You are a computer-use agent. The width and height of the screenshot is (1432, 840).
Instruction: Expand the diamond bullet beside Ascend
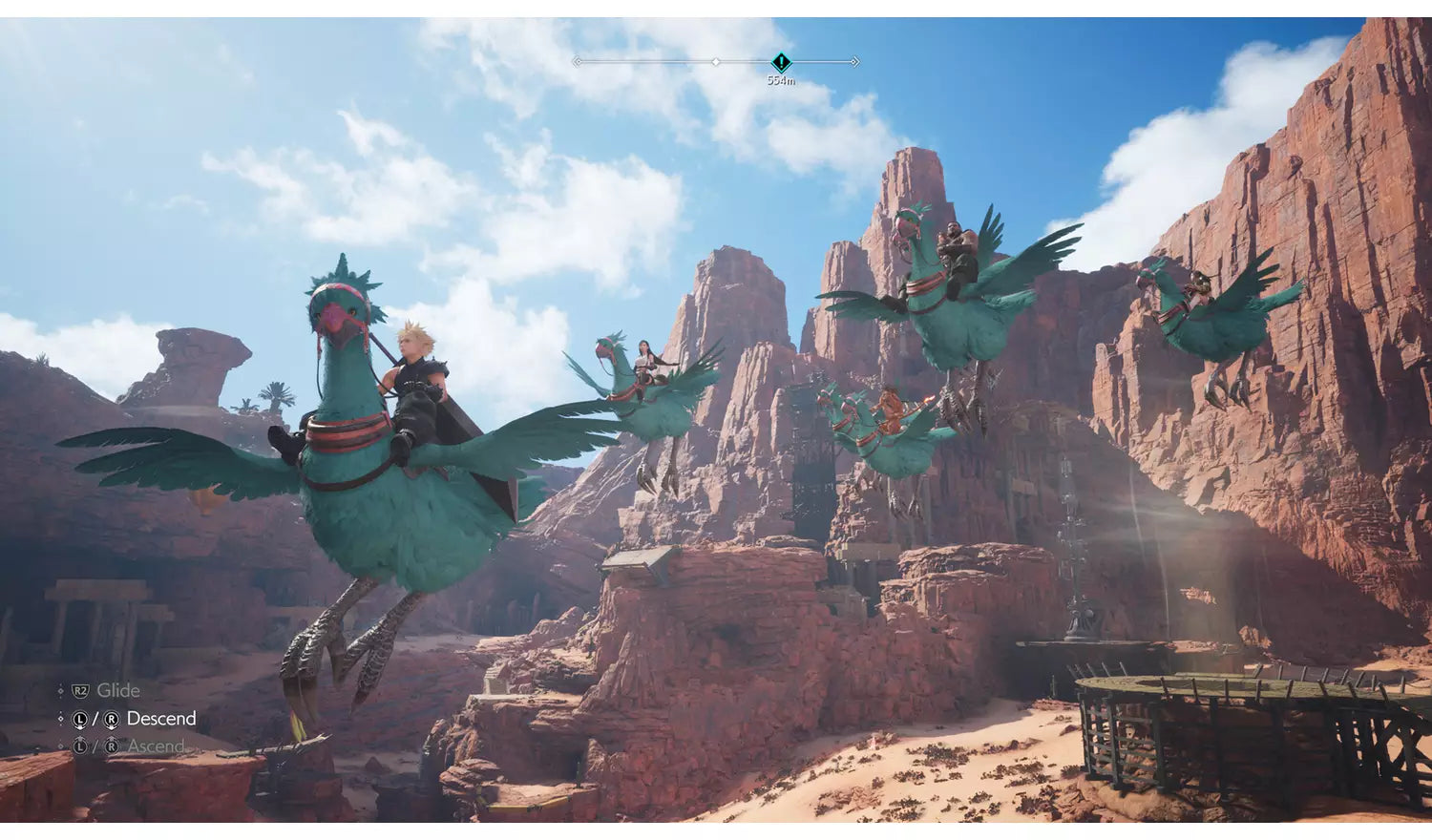60,745
